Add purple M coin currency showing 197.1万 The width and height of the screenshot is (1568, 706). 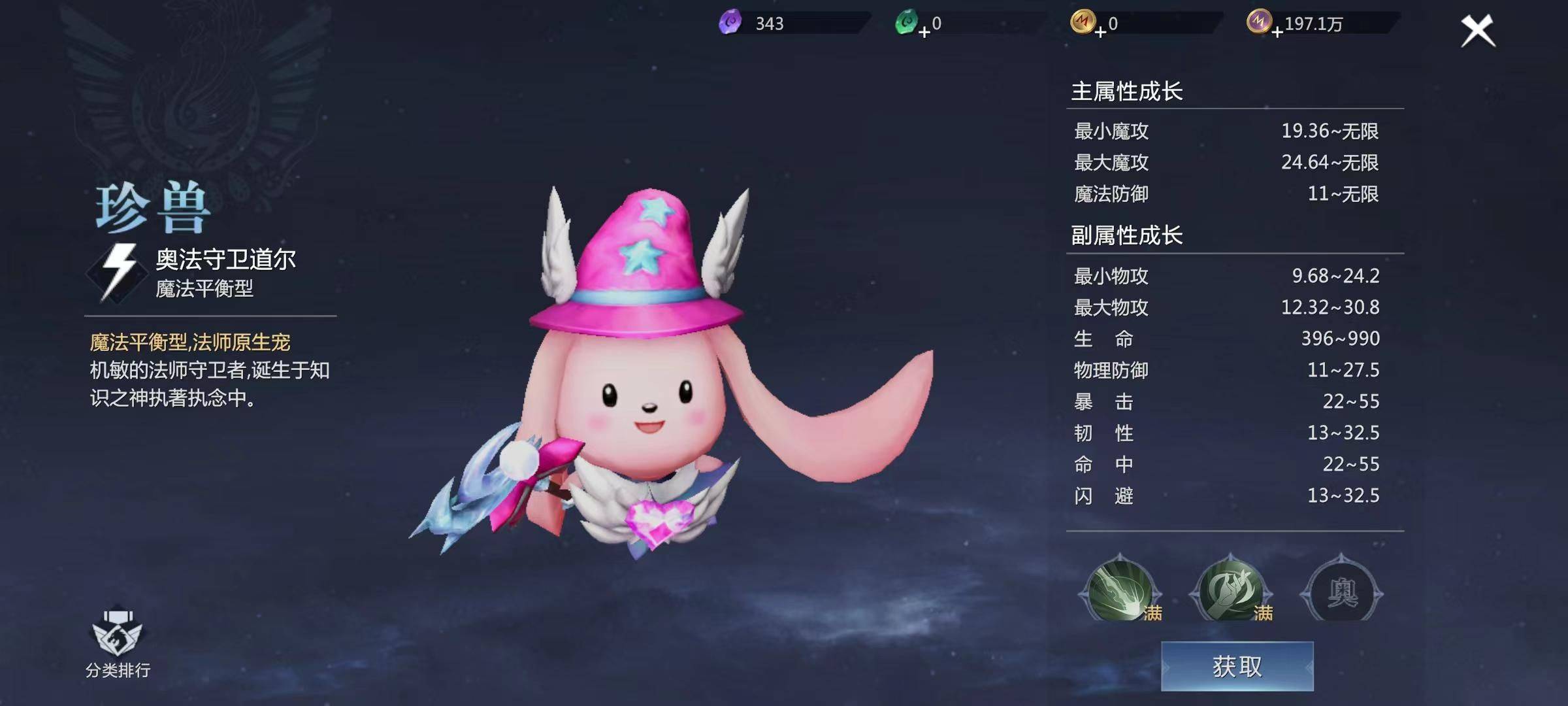tap(1277, 32)
